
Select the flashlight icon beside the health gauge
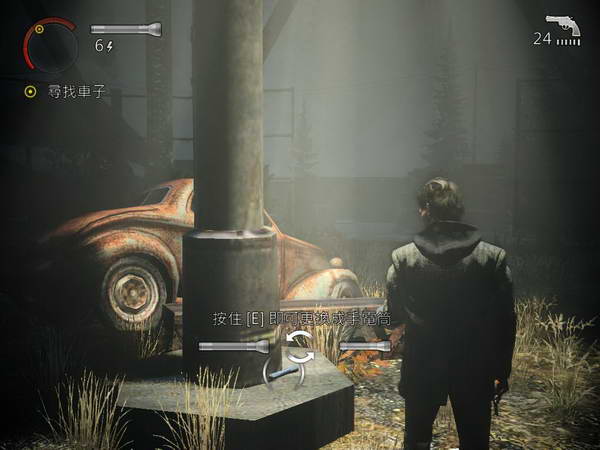click(x=126, y=29)
